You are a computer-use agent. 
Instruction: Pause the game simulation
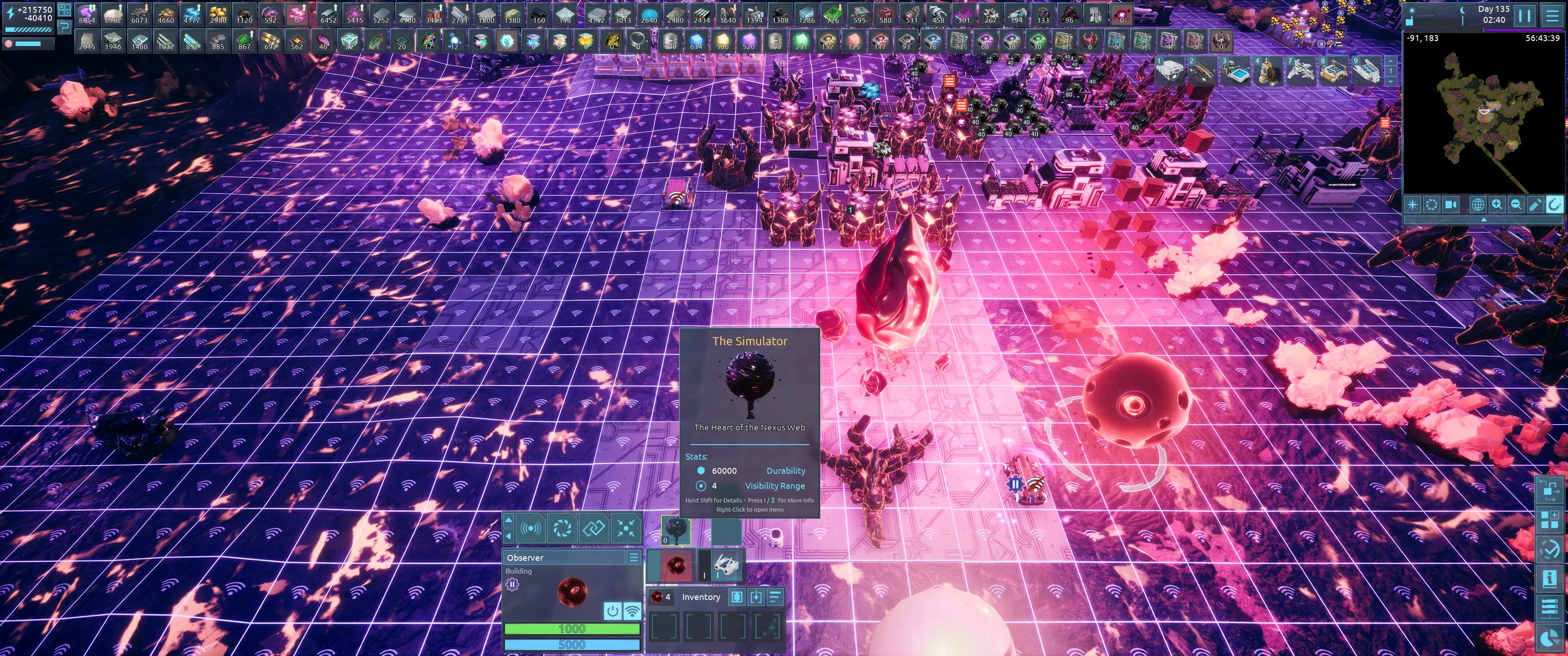[1524, 15]
